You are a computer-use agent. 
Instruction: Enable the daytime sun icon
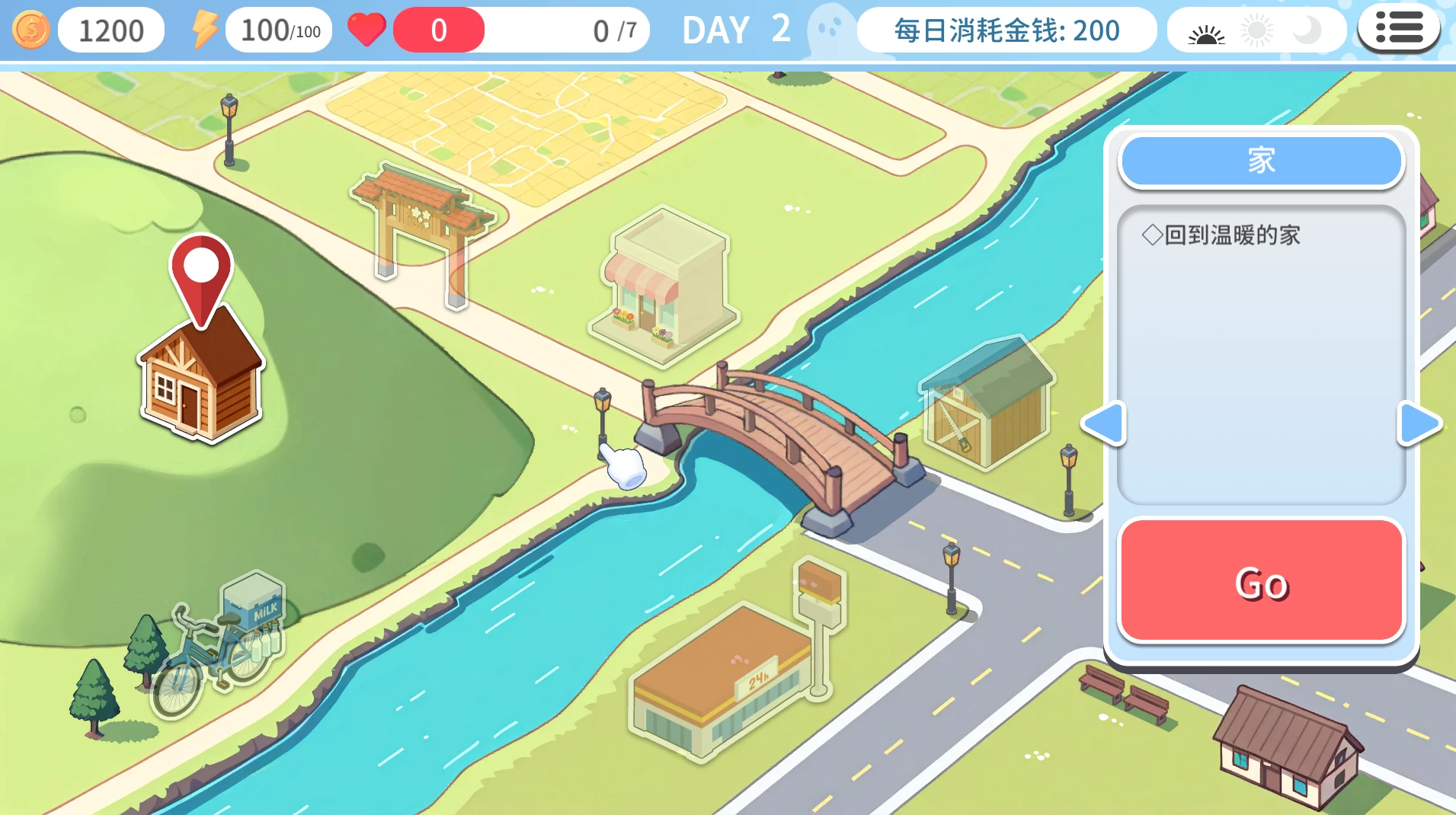(x=1257, y=30)
